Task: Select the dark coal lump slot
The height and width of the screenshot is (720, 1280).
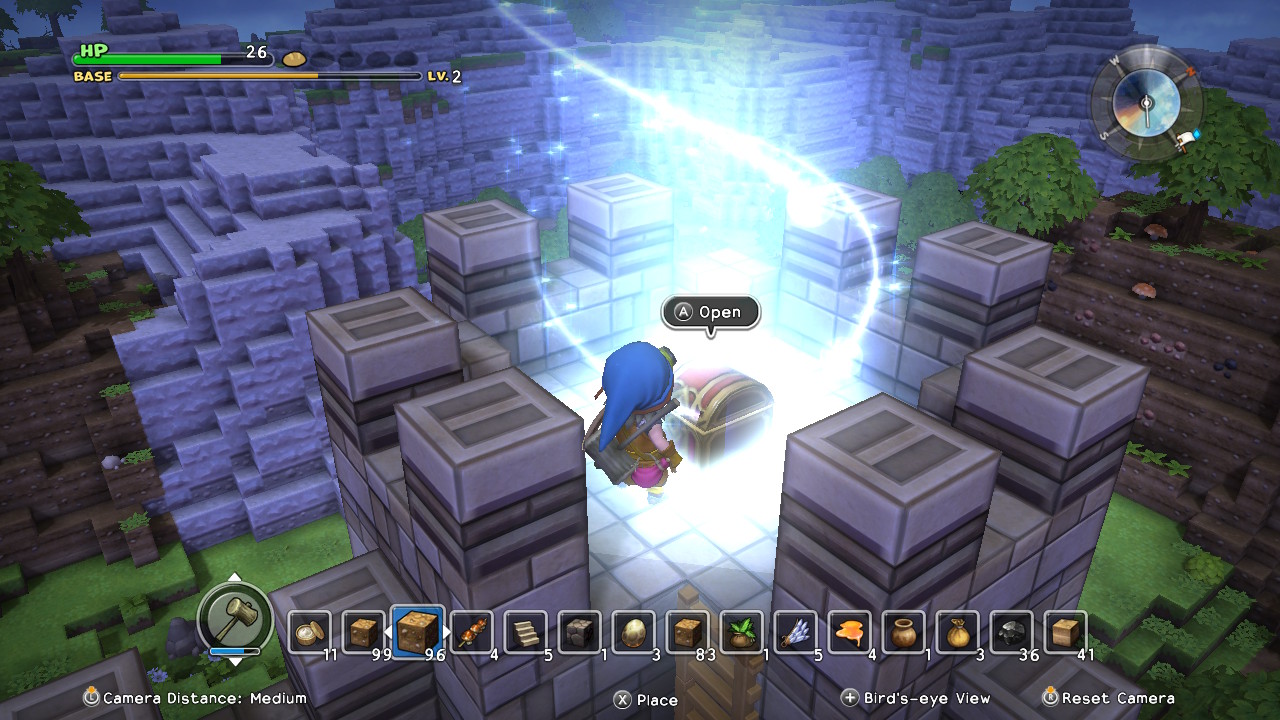Action: point(1011,632)
